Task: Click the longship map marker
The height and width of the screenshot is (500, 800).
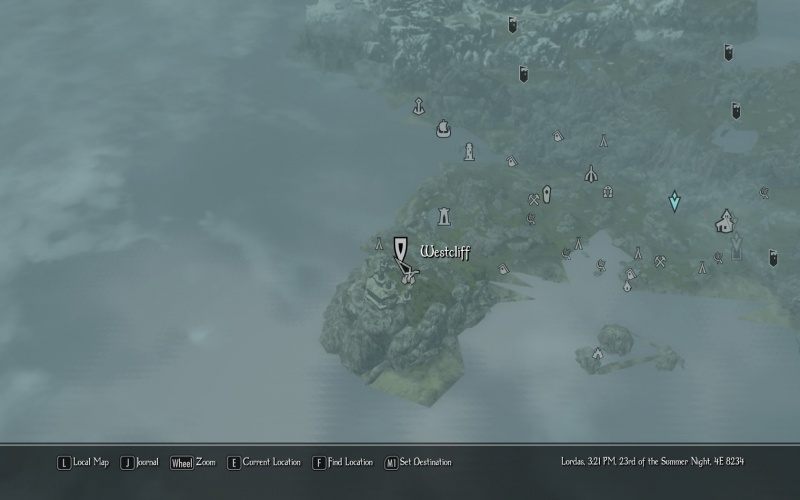Action: click(444, 128)
